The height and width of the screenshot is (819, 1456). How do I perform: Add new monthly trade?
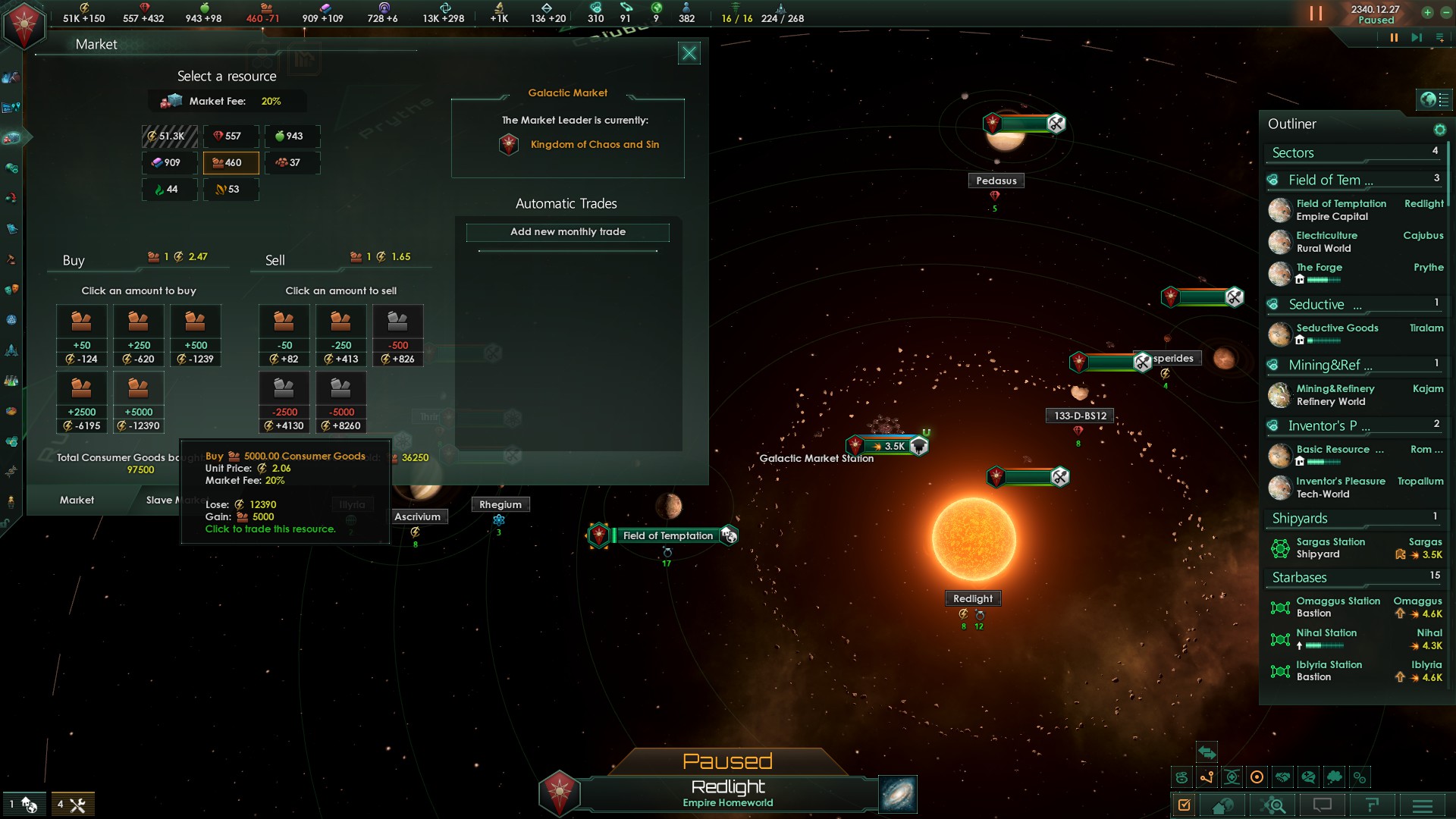(x=567, y=232)
